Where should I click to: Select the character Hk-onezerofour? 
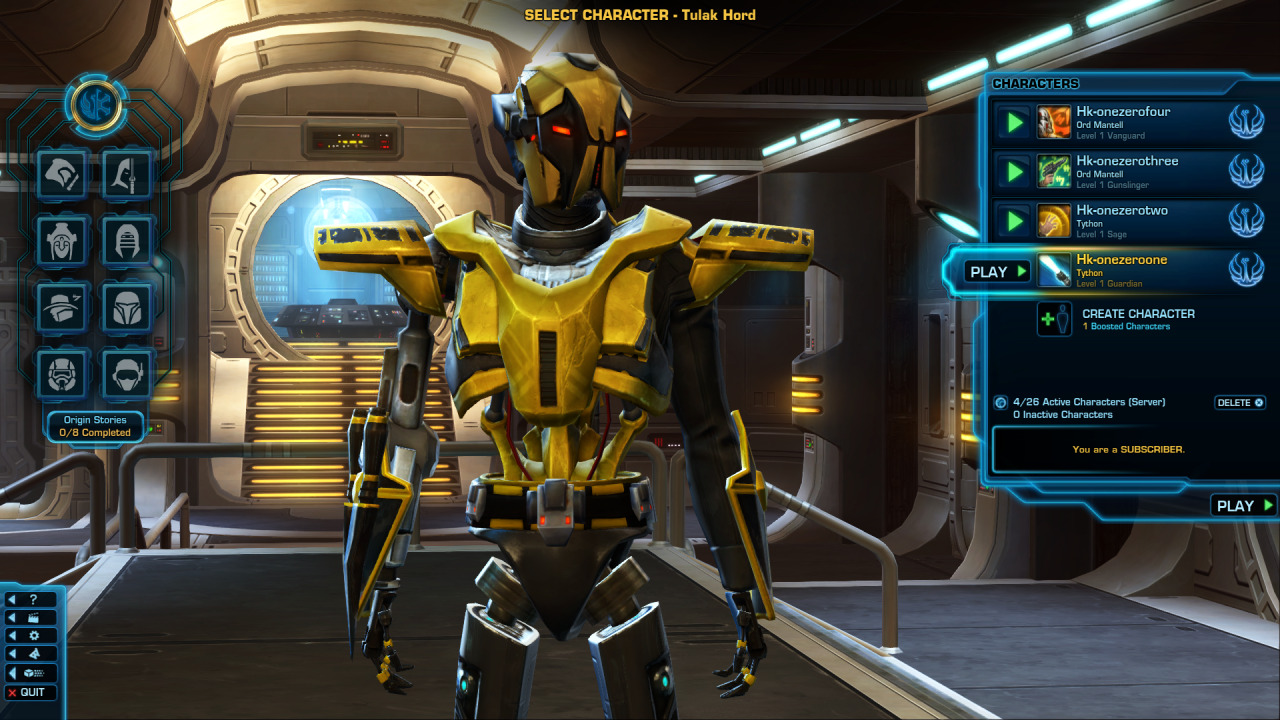pyautogui.click(x=1125, y=122)
